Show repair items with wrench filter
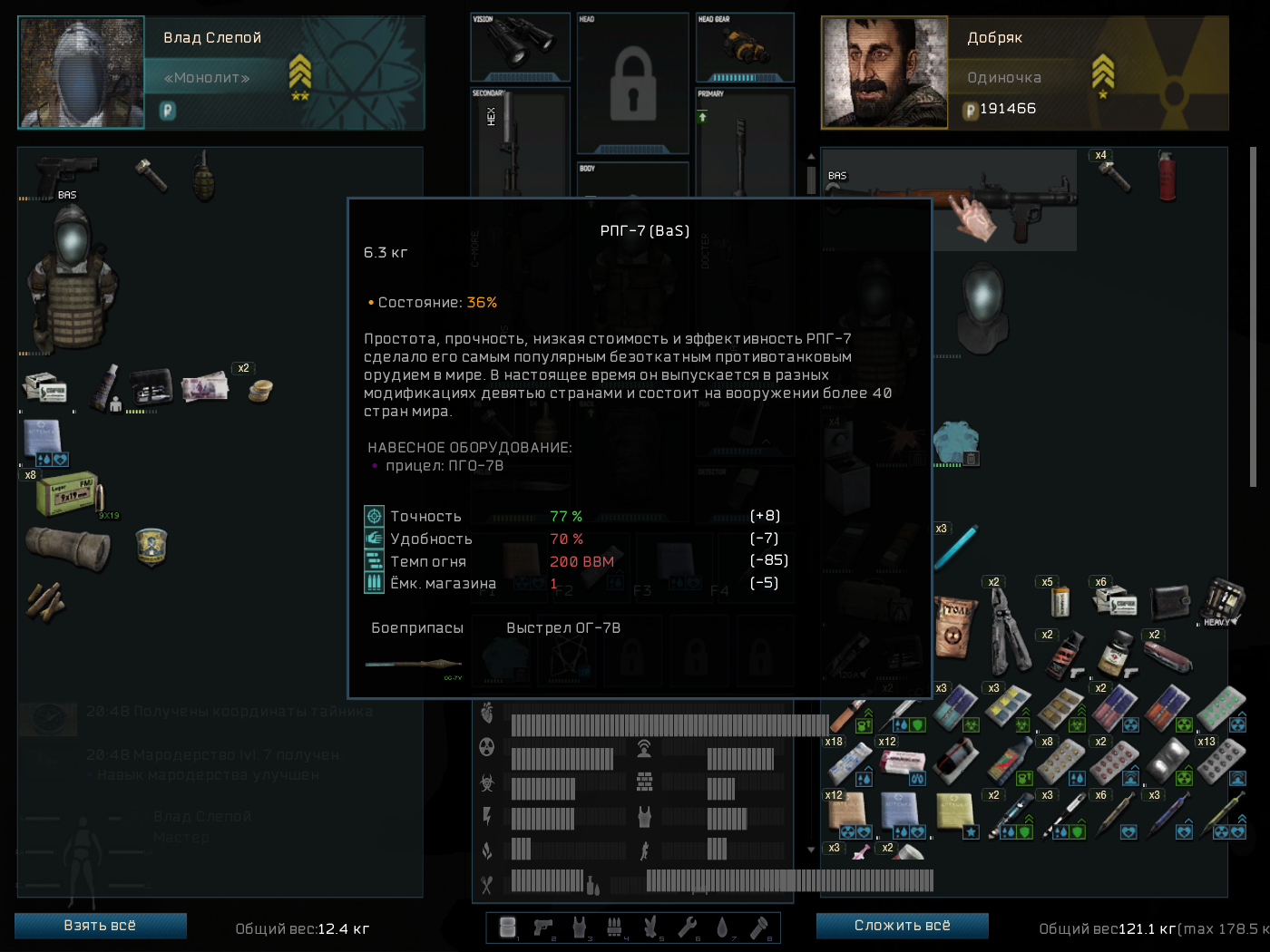 [687, 927]
